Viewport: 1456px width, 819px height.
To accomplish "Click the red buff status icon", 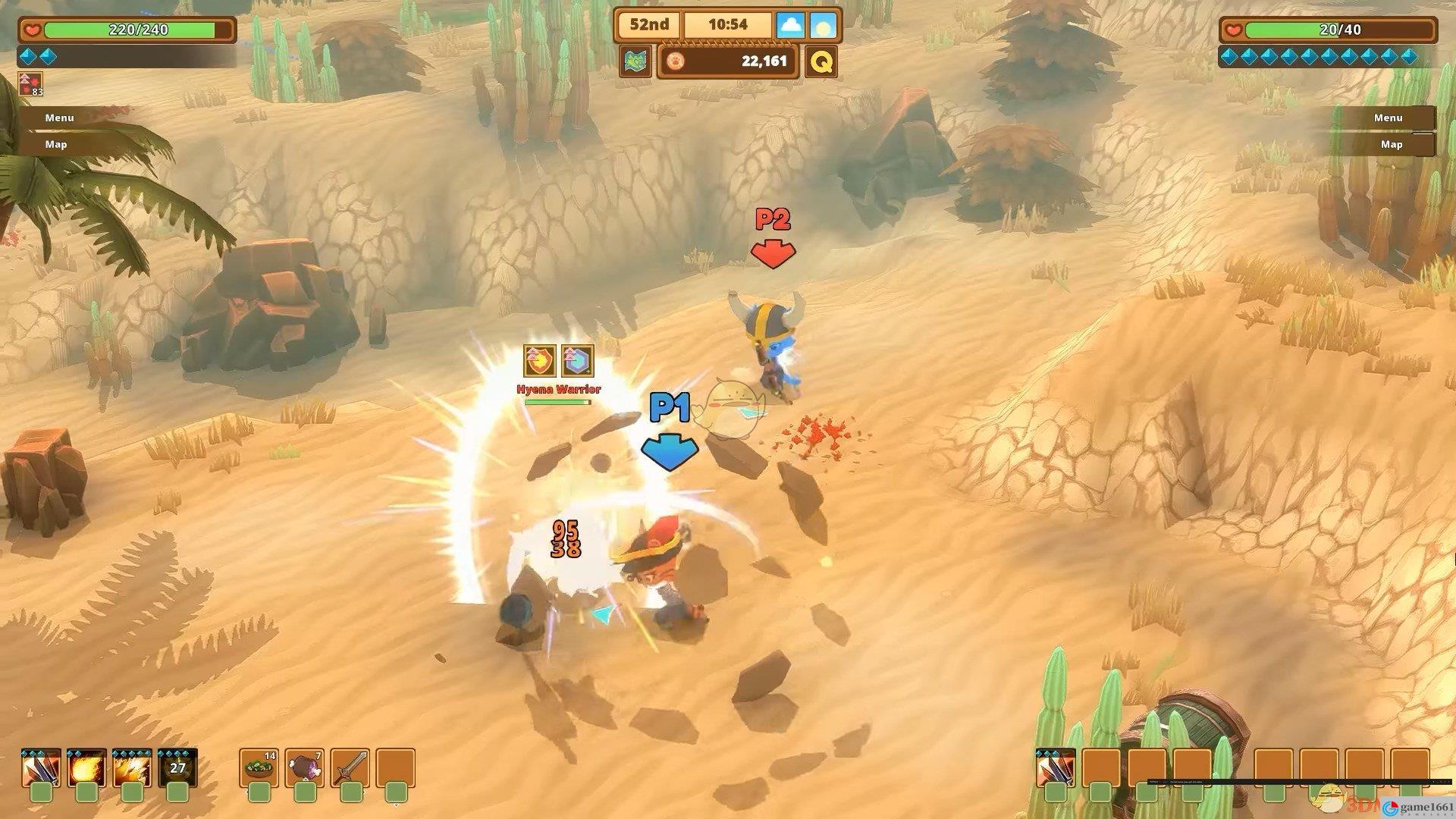I will tap(30, 83).
